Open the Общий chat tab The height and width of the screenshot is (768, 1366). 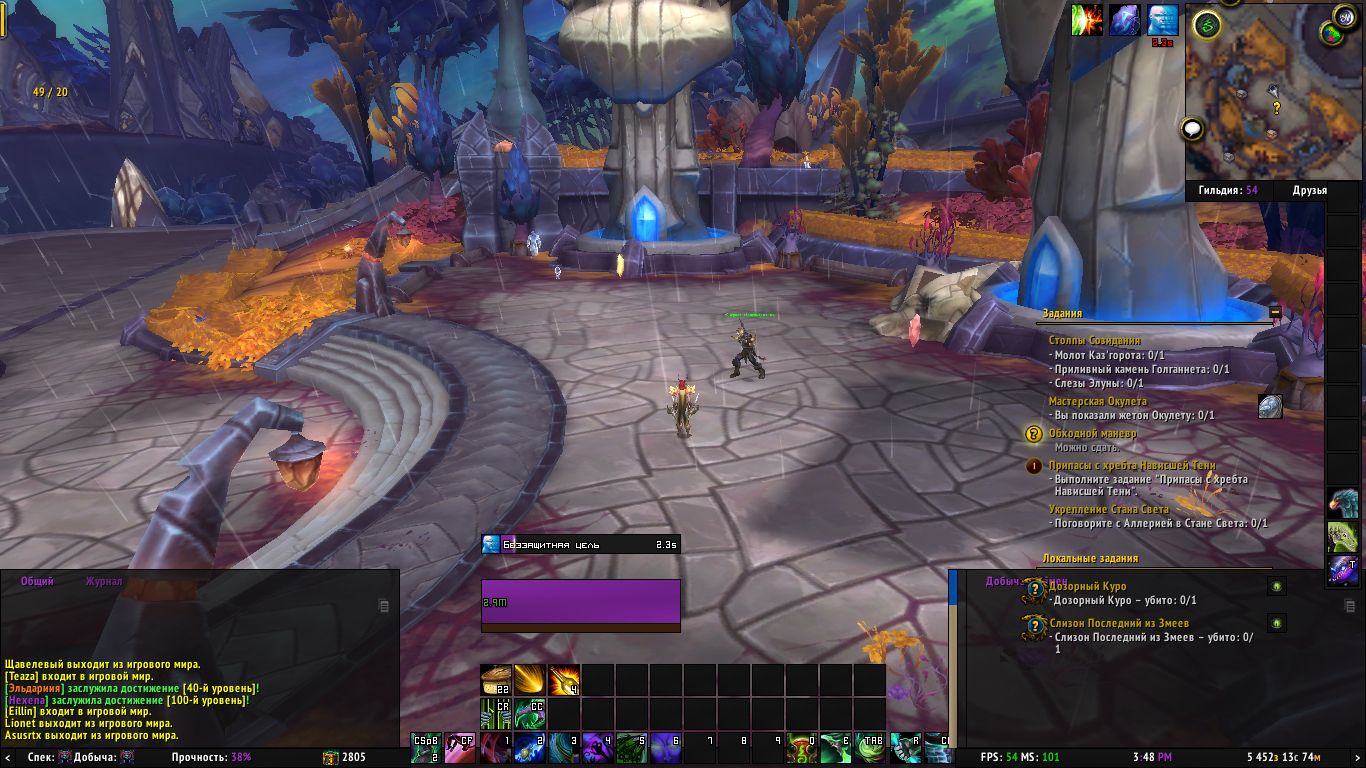pyautogui.click(x=37, y=581)
